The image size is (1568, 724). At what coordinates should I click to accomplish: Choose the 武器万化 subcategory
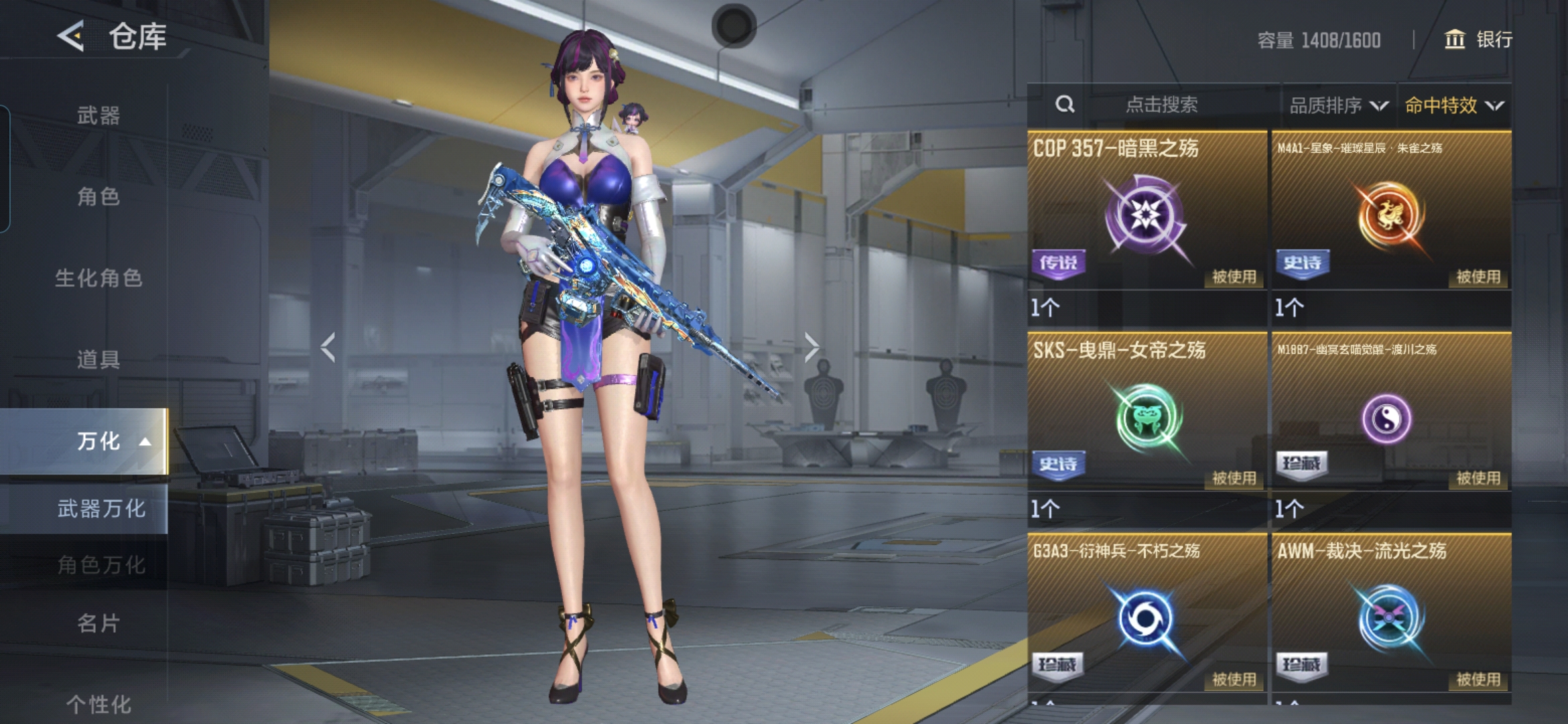point(101,509)
